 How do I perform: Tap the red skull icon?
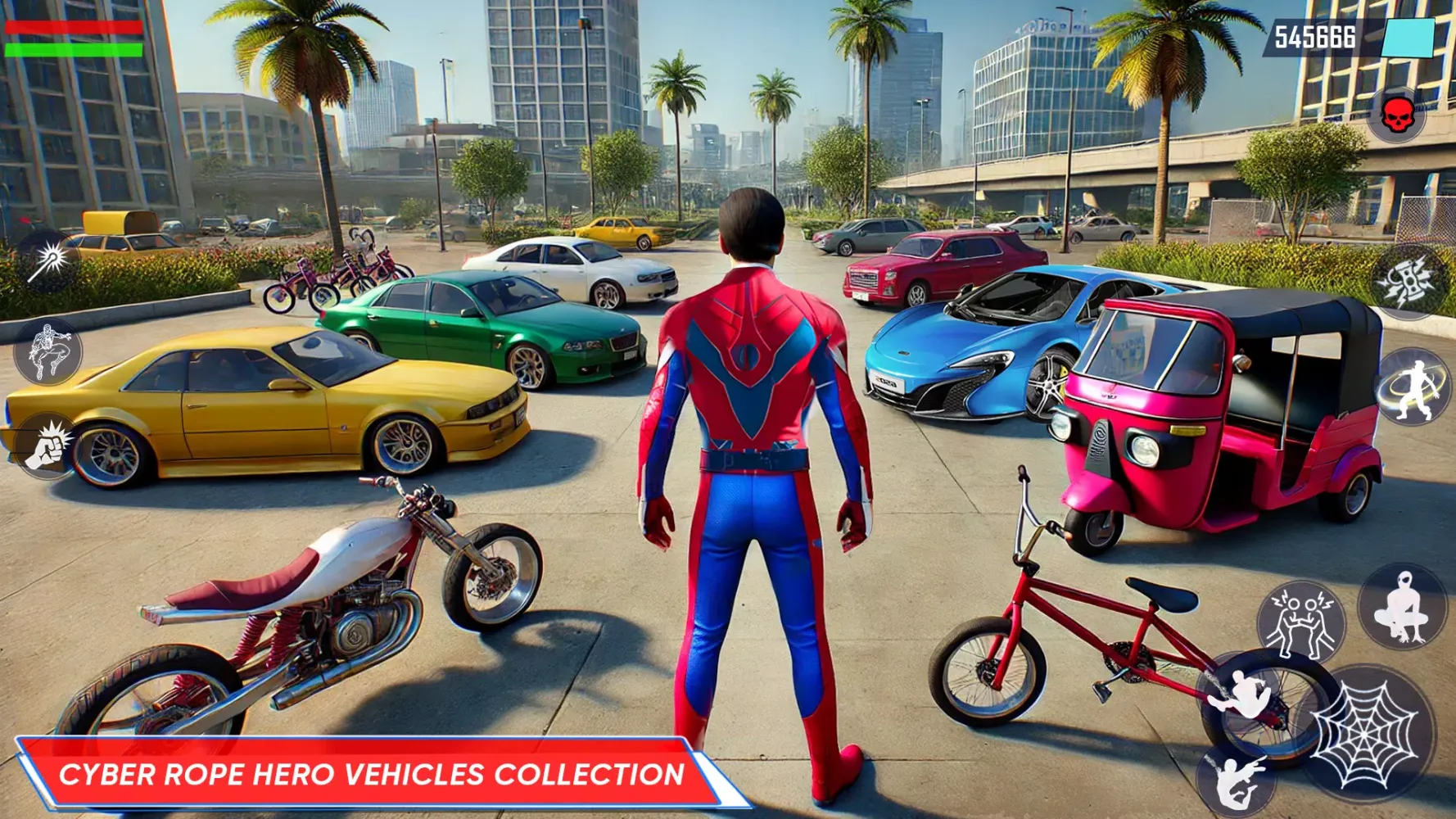click(1397, 115)
